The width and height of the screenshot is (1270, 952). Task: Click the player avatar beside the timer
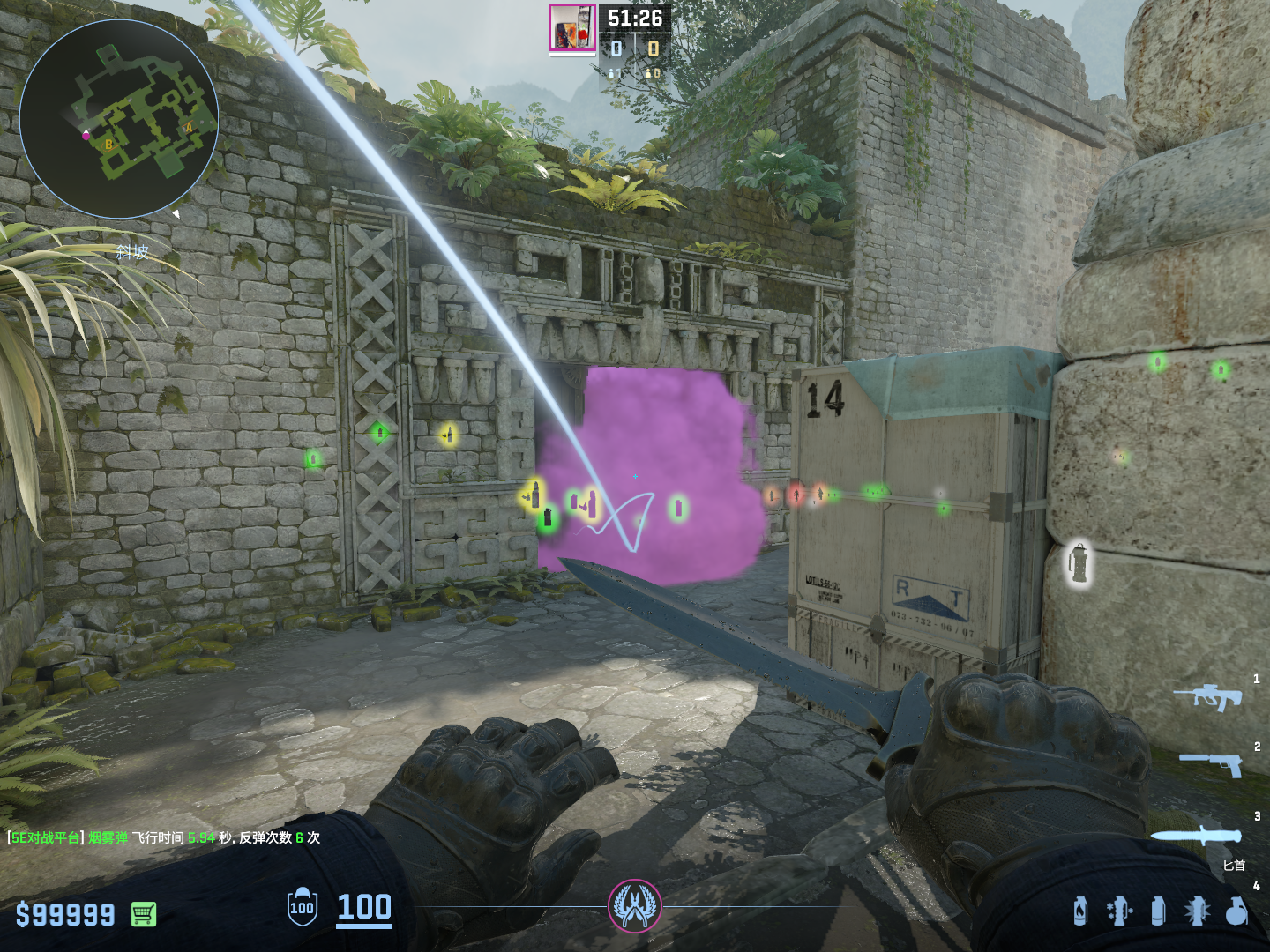pyautogui.click(x=572, y=28)
